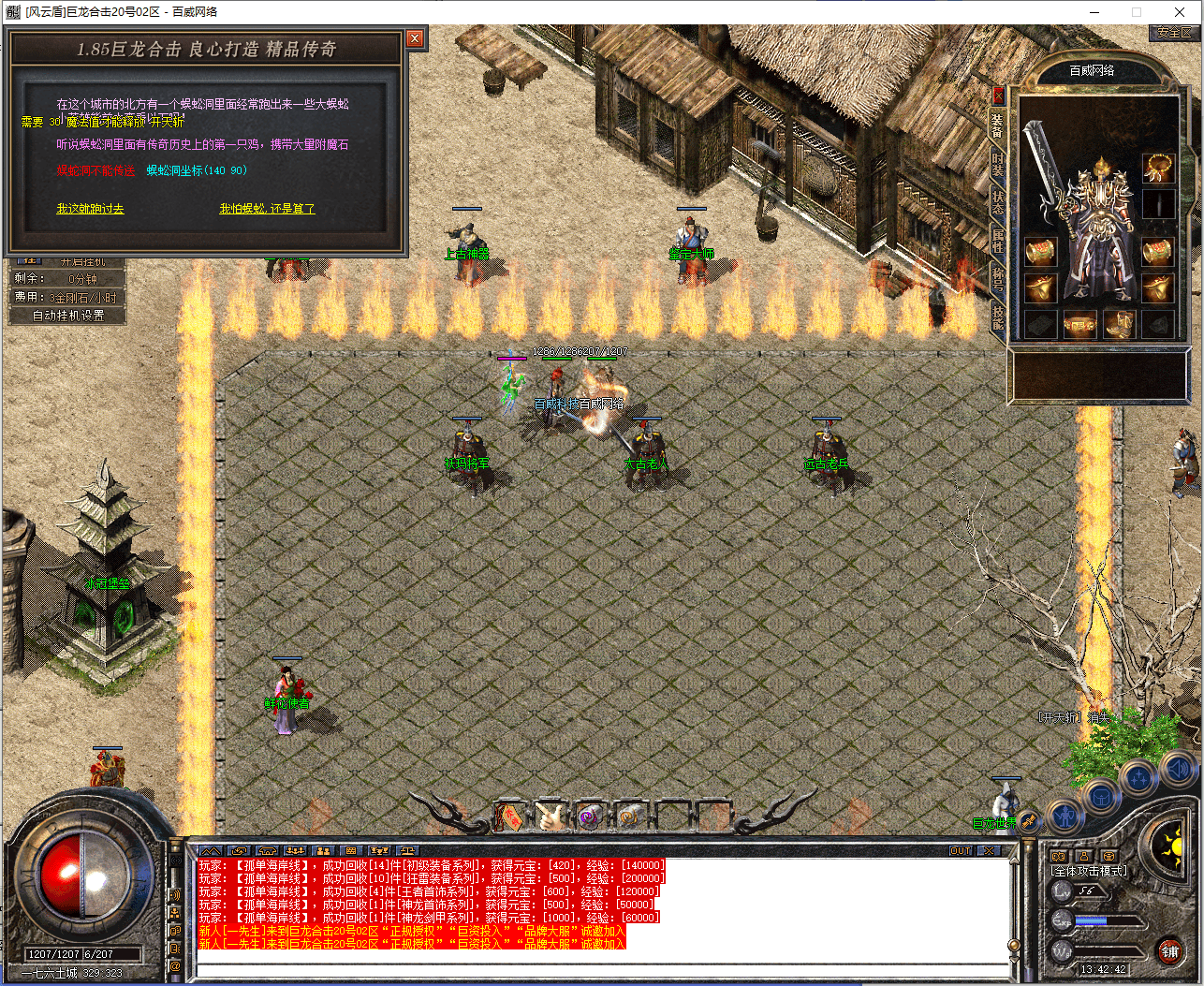Click the OUT button above chat
The width and height of the screenshot is (1204, 986).
[961, 851]
